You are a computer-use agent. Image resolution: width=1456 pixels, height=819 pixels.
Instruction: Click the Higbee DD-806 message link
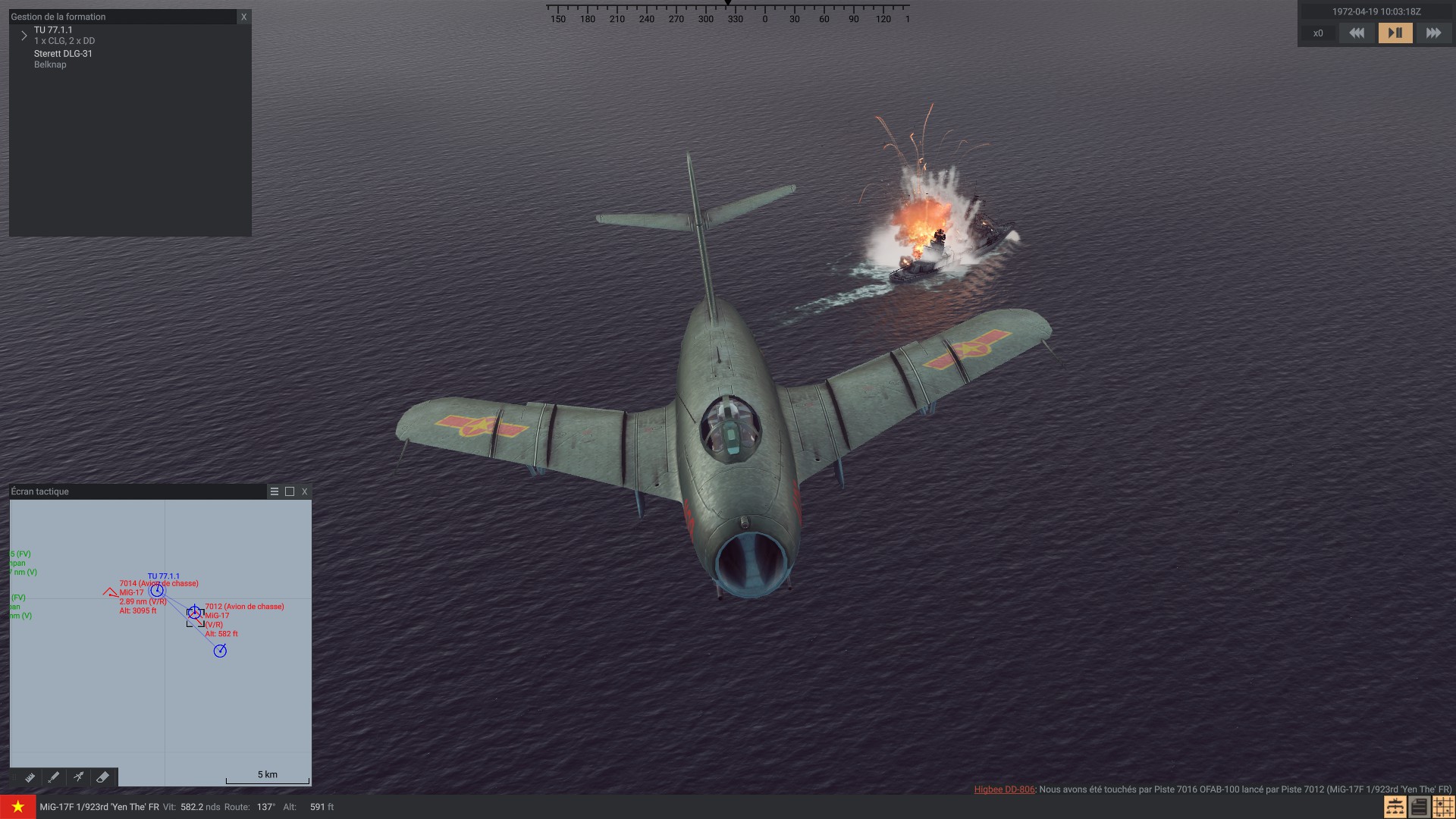[x=1004, y=789]
